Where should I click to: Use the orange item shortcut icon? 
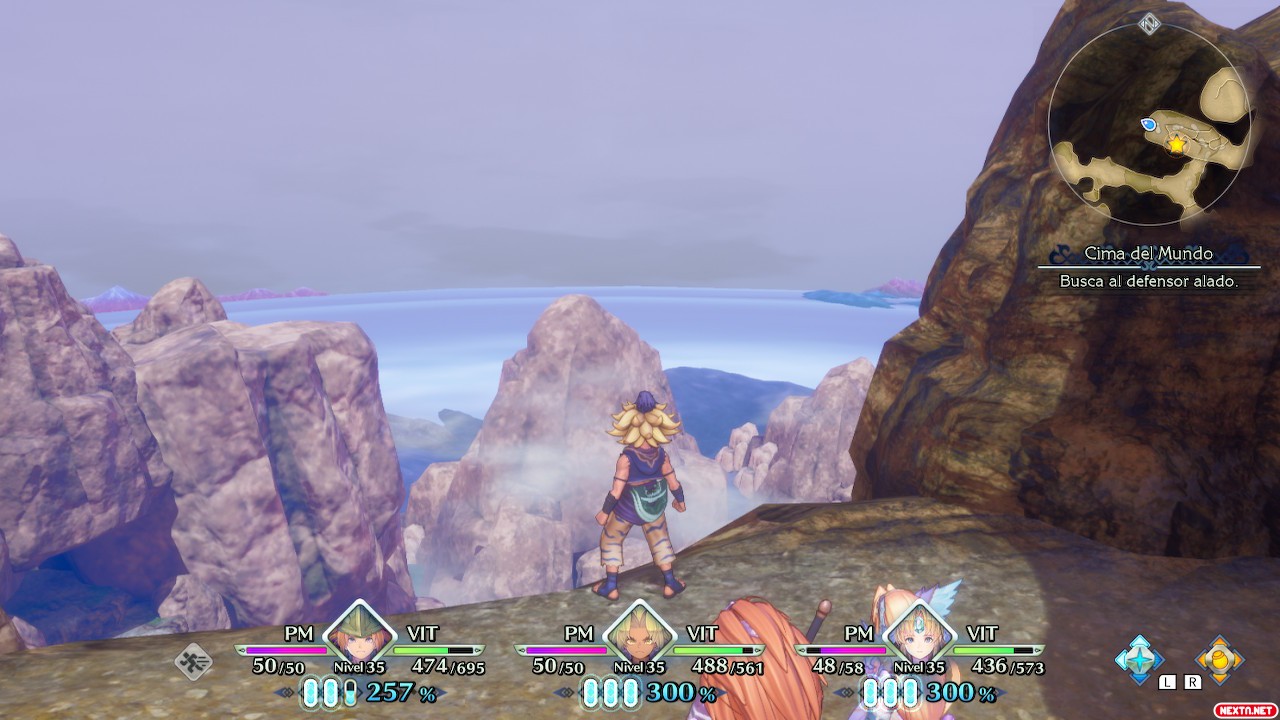coord(1219,659)
